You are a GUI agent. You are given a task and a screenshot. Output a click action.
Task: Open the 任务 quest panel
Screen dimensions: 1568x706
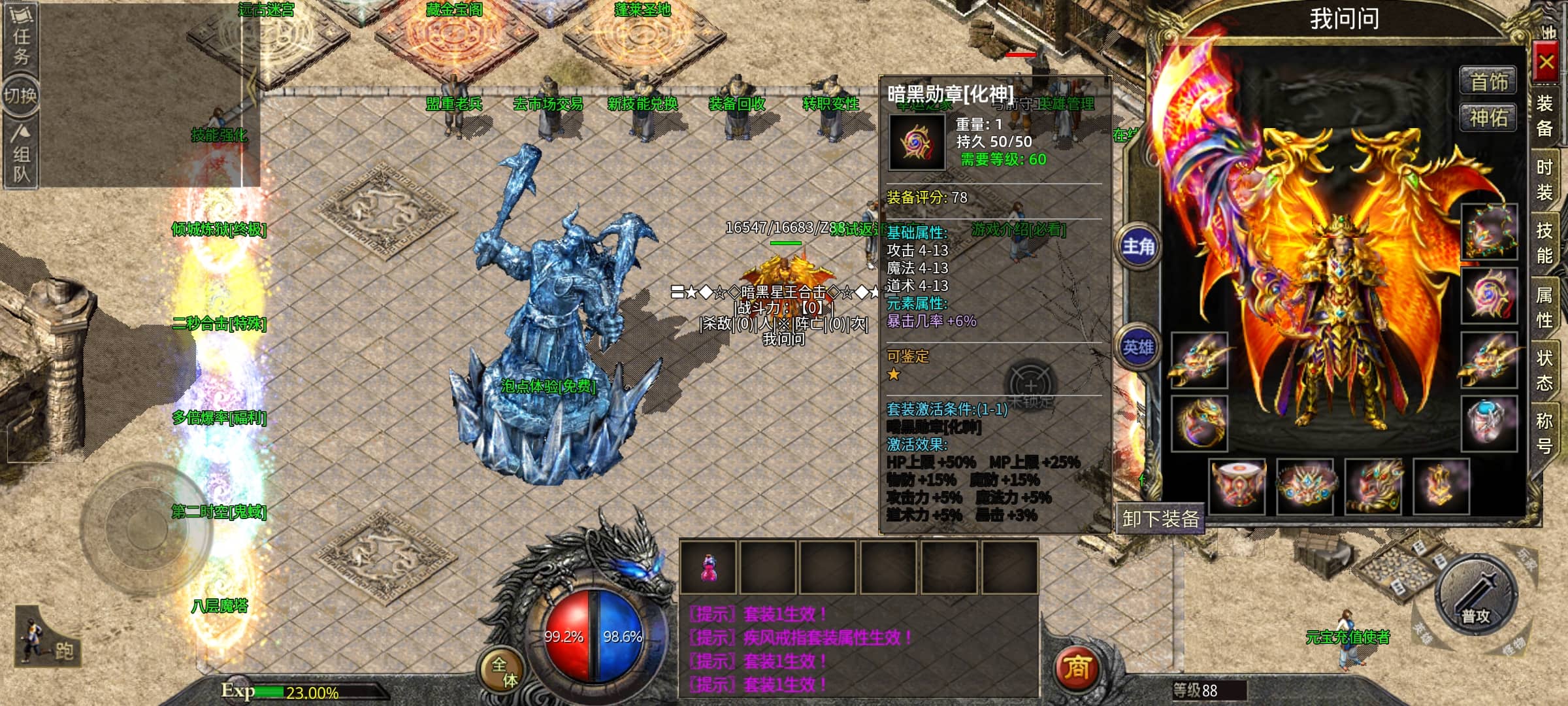(21, 37)
